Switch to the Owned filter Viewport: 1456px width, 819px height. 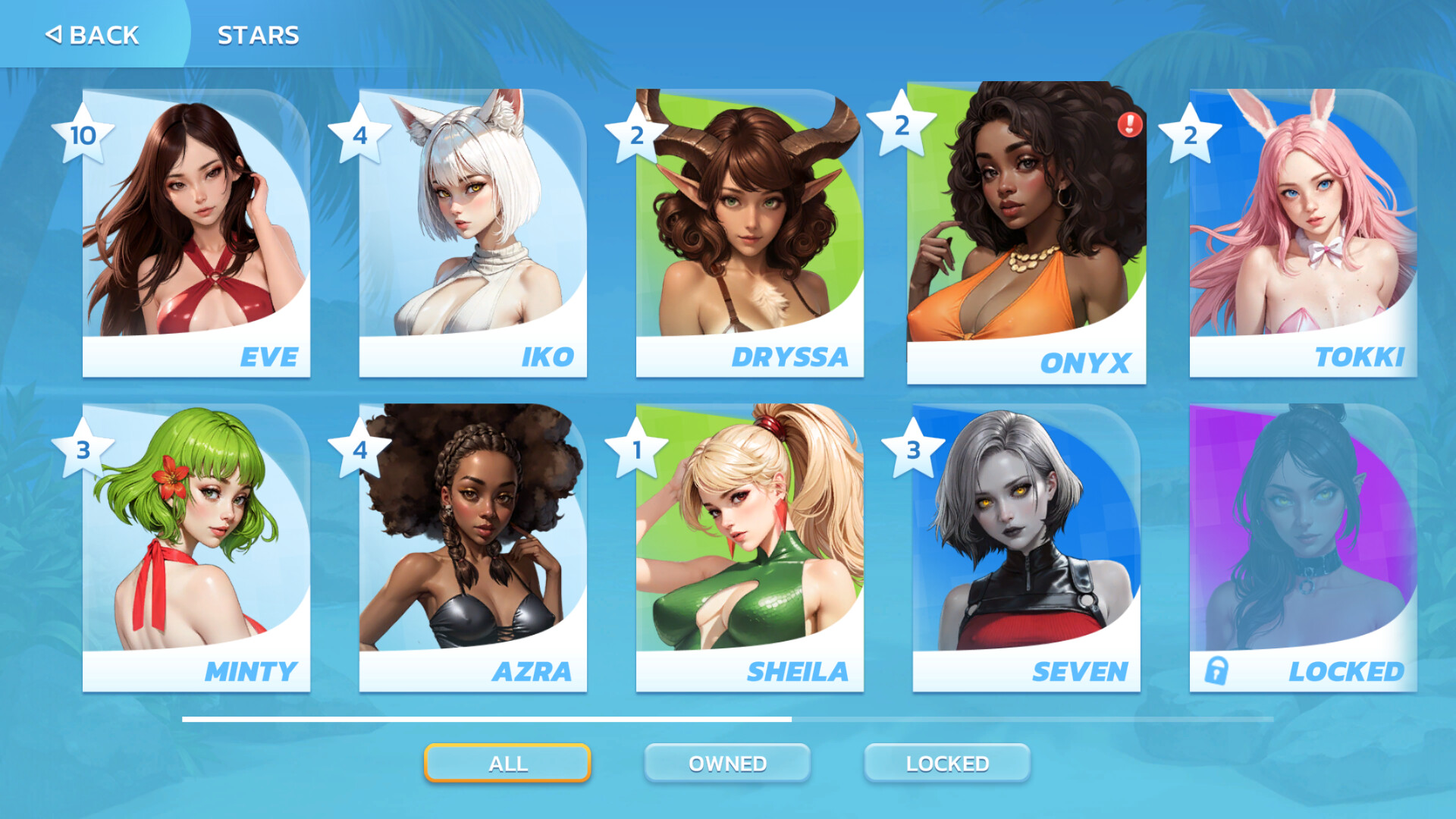[x=727, y=763]
